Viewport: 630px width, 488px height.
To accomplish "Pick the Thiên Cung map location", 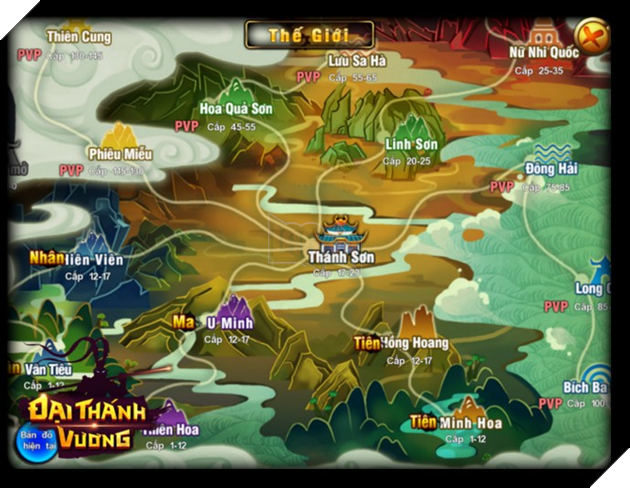I will 78,37.
